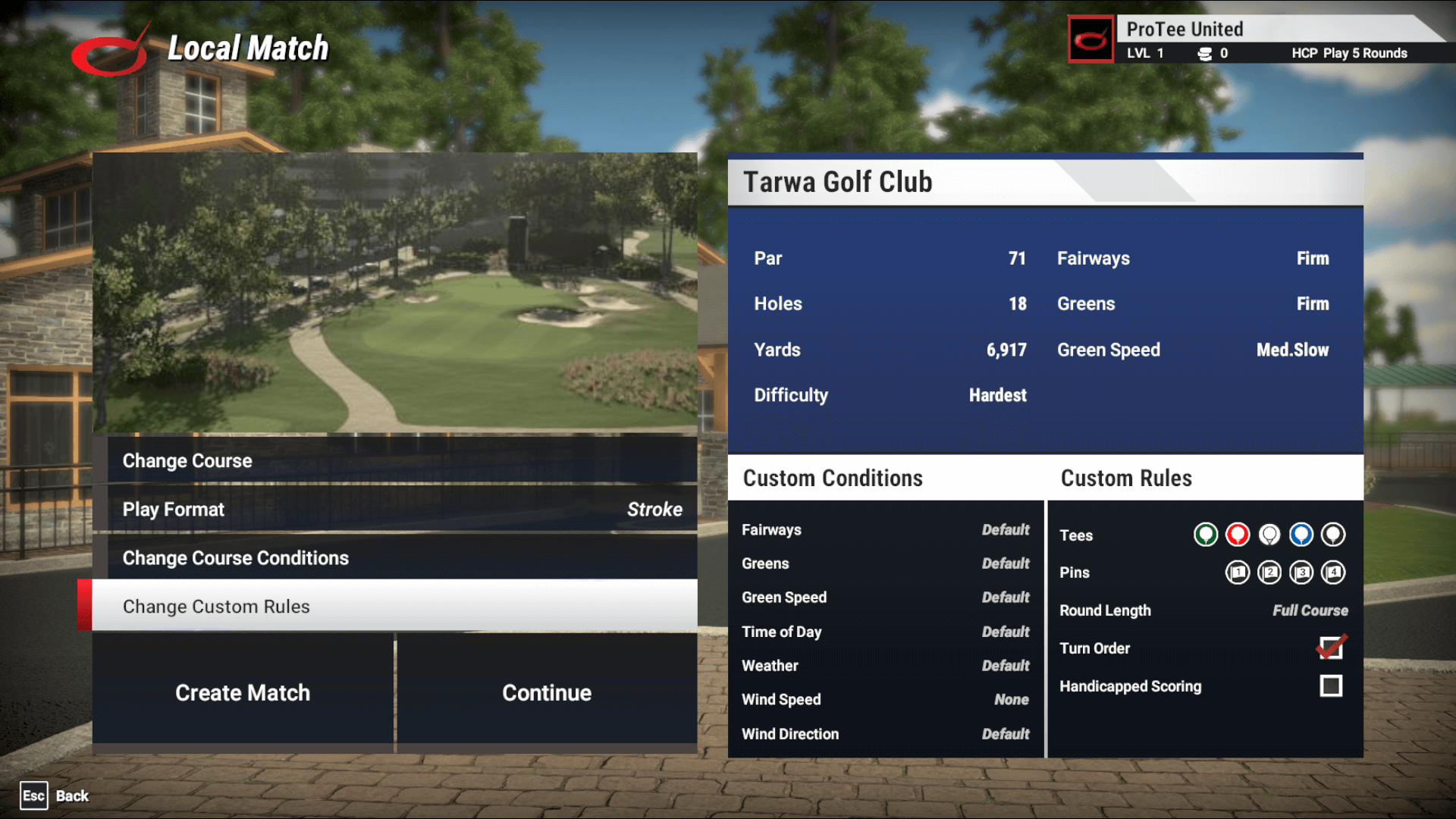Select the green tee marker icon
This screenshot has width=1456, height=819.
pos(1207,535)
